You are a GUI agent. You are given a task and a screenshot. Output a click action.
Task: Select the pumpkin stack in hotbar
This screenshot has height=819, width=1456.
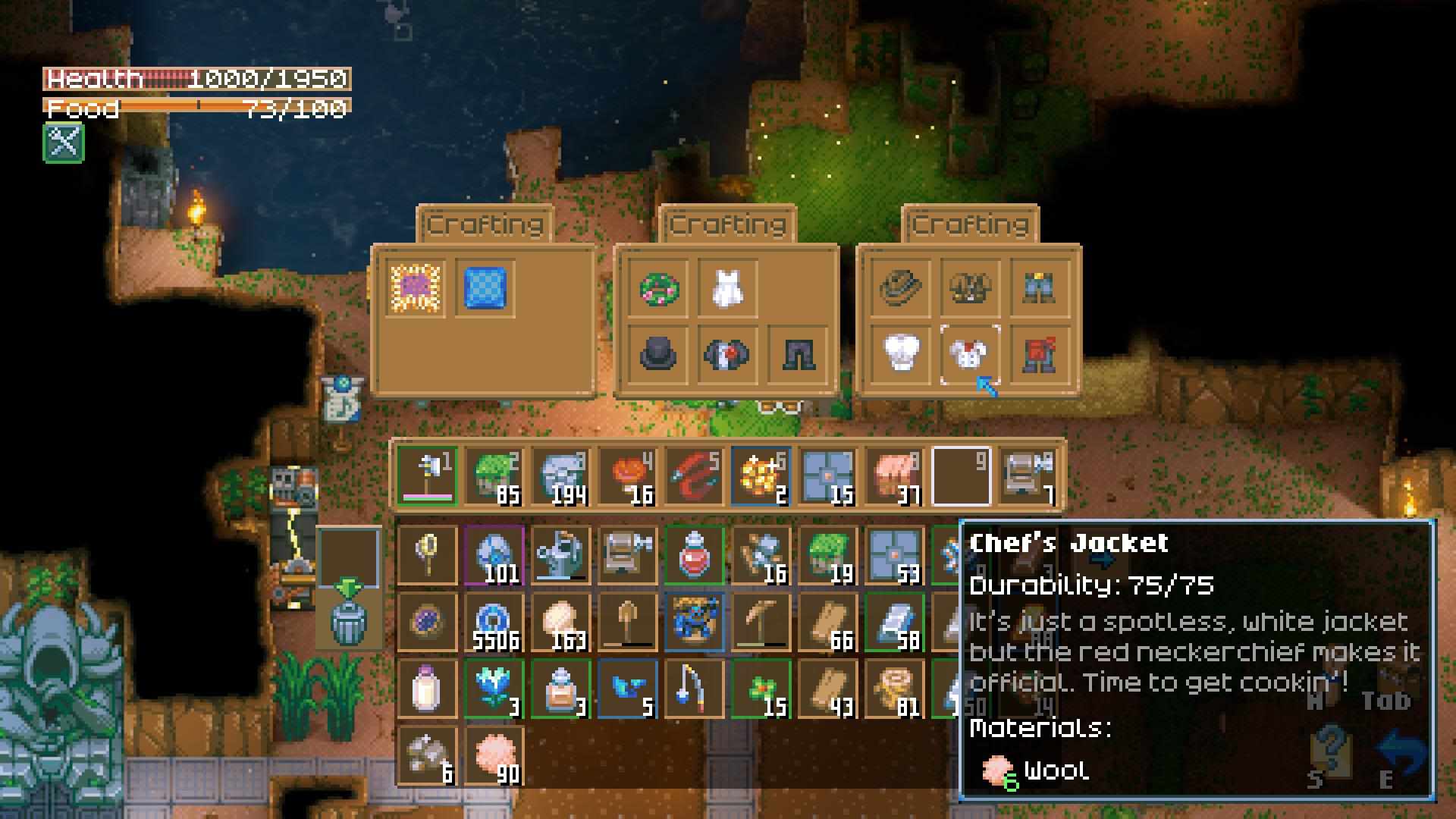click(627, 476)
